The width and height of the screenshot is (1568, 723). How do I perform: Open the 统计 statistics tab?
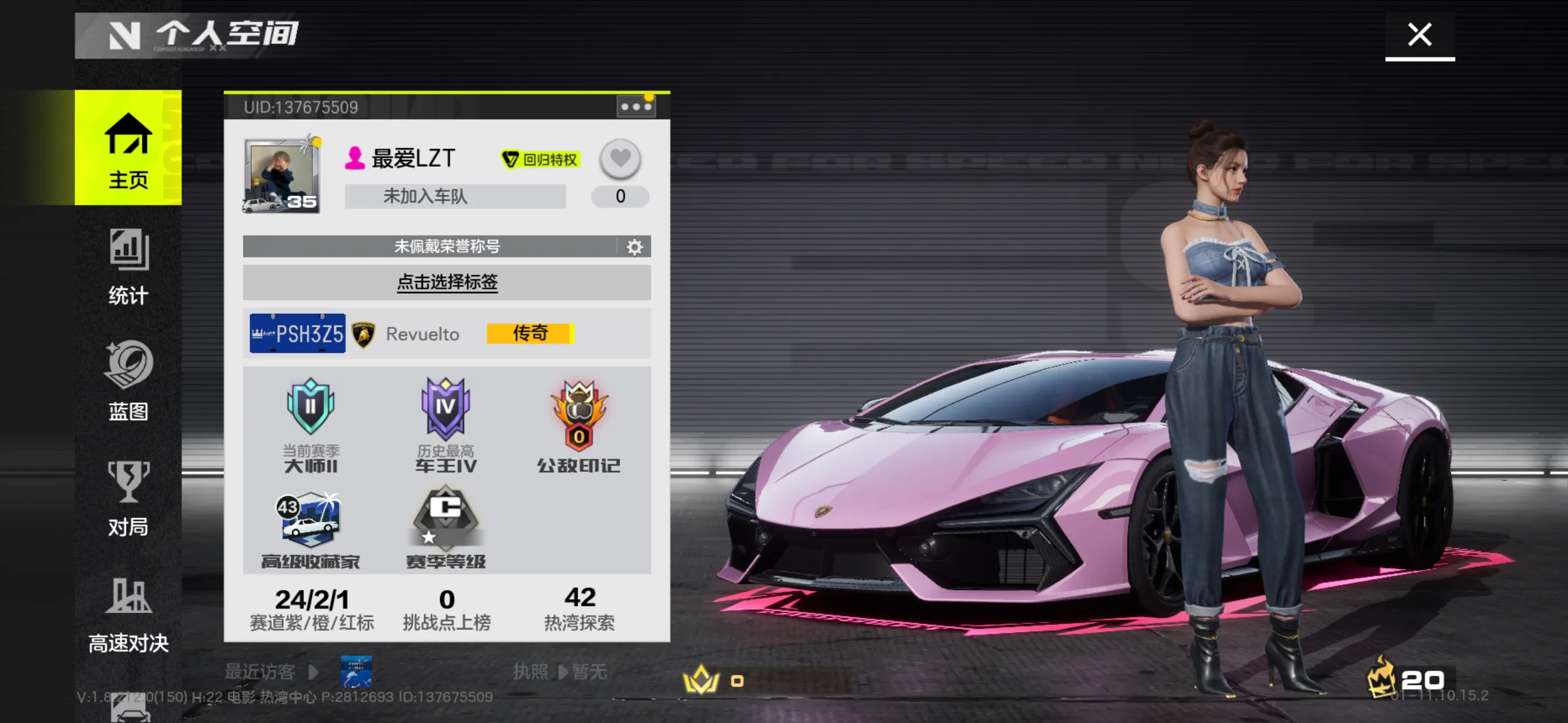[x=128, y=267]
